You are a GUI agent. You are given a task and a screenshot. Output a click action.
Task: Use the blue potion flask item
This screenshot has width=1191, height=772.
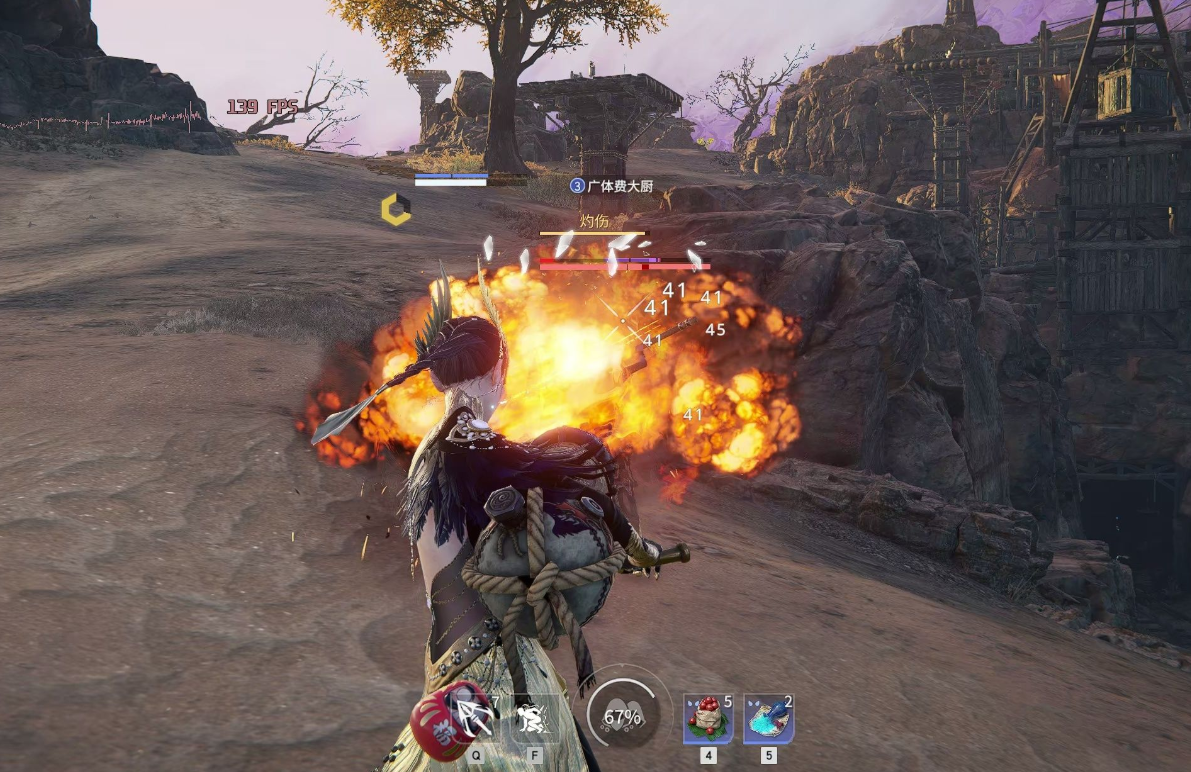pos(768,719)
